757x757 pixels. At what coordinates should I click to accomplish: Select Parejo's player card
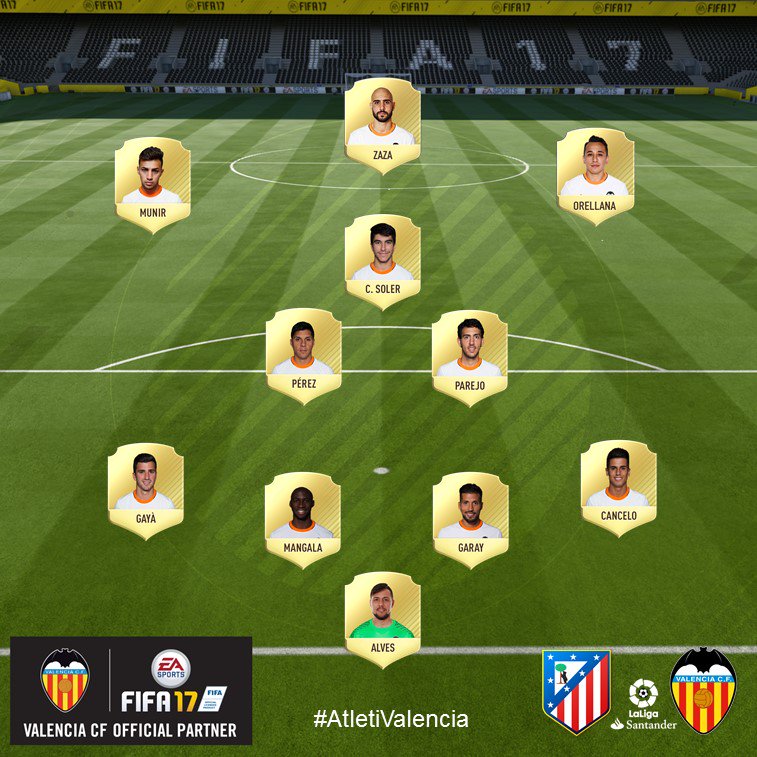[x=469, y=355]
